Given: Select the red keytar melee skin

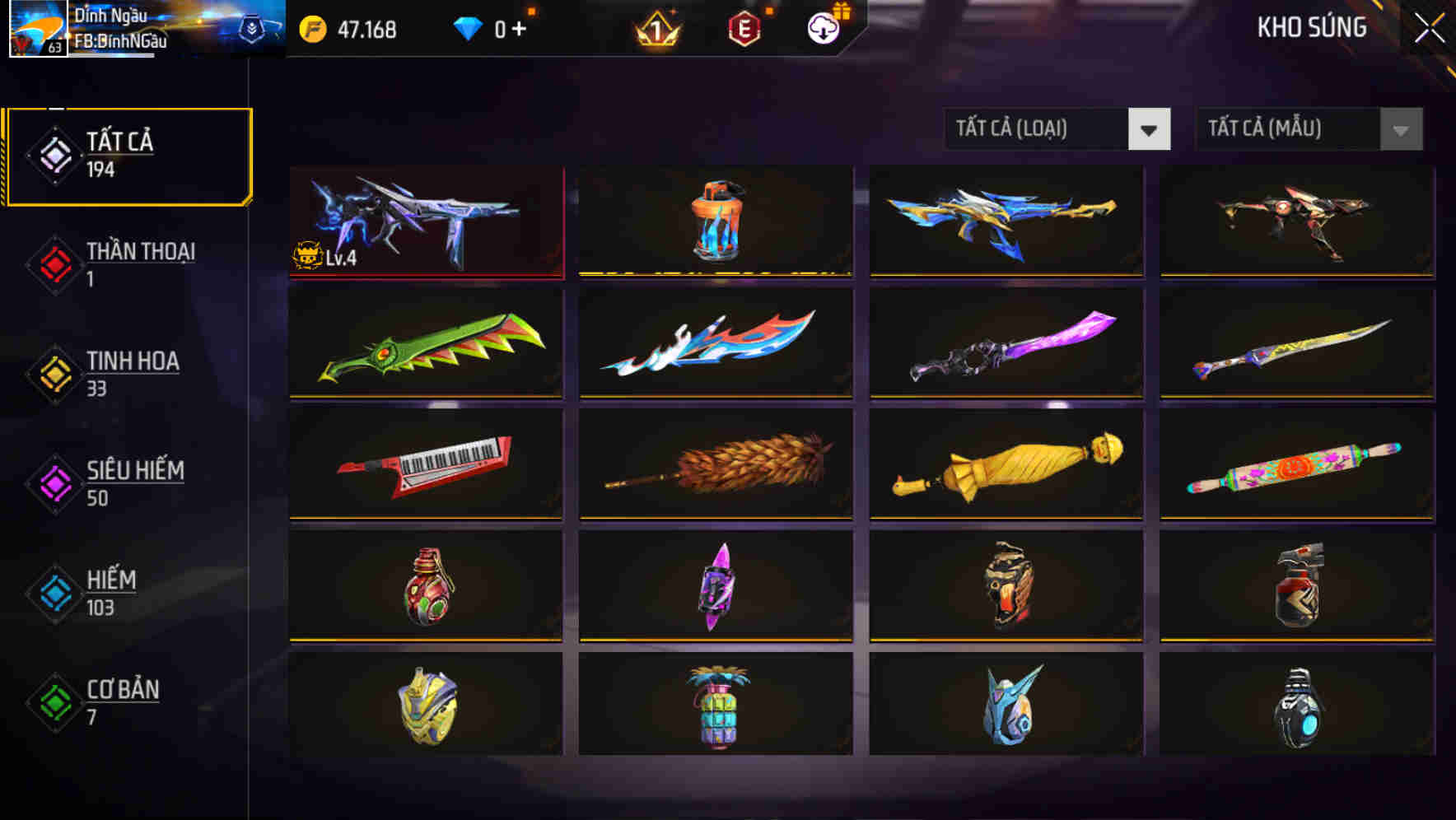Looking at the screenshot, I should [x=427, y=466].
